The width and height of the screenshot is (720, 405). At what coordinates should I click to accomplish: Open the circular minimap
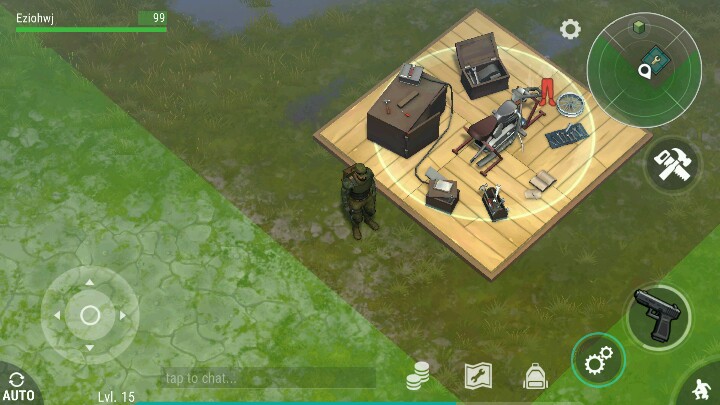644,72
